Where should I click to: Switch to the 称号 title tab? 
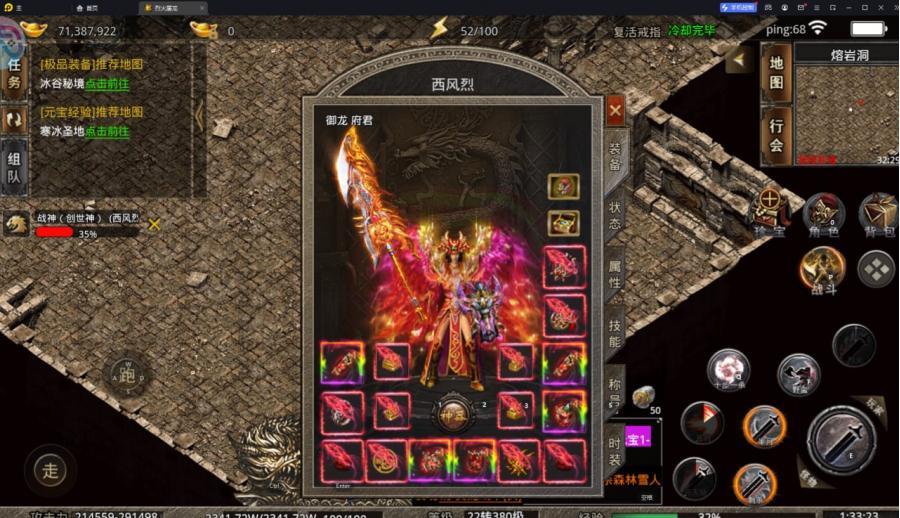615,392
